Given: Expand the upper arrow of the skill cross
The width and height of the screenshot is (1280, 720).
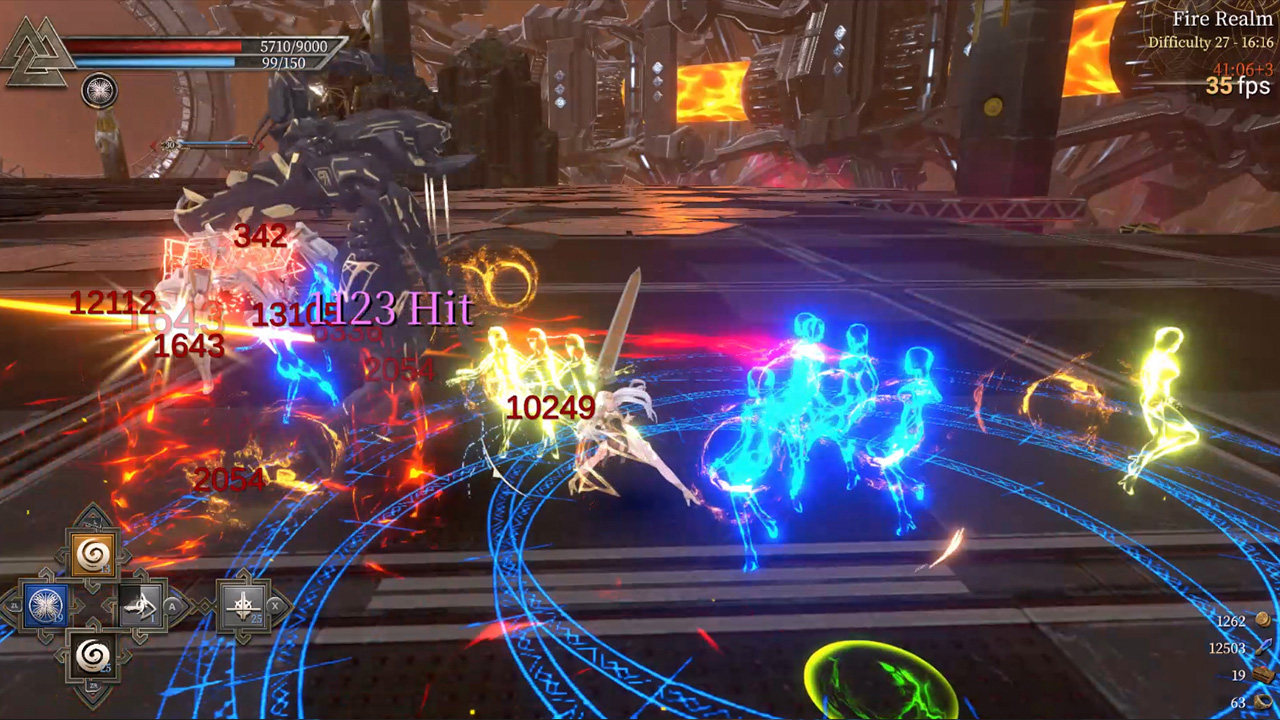Looking at the screenshot, I should tap(92, 517).
